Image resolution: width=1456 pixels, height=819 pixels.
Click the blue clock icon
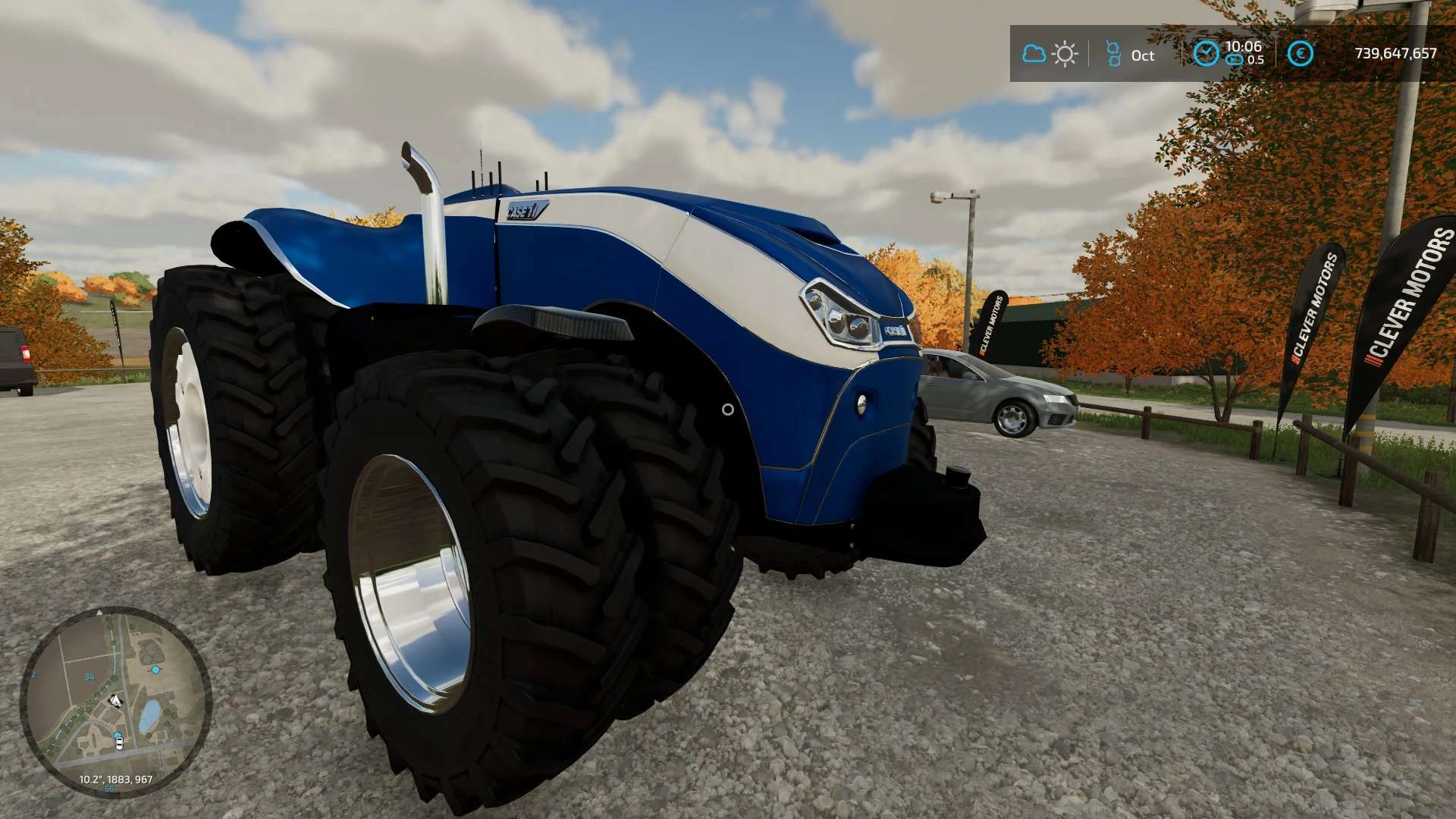pos(1205,53)
